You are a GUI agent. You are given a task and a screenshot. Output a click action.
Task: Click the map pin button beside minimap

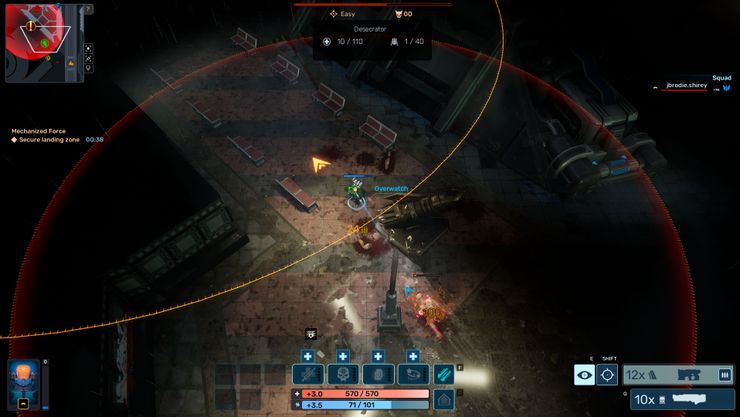[x=88, y=69]
